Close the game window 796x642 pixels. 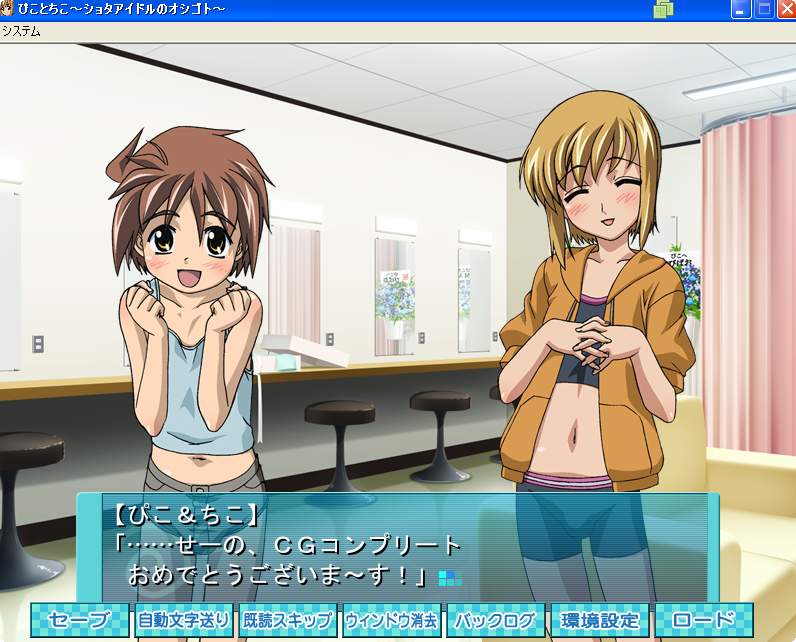pos(786,9)
